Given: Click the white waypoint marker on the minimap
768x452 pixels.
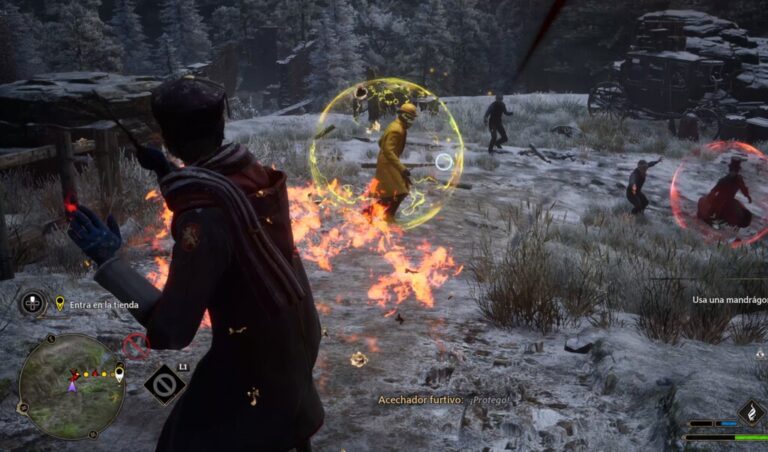Looking at the screenshot, I should (119, 375).
